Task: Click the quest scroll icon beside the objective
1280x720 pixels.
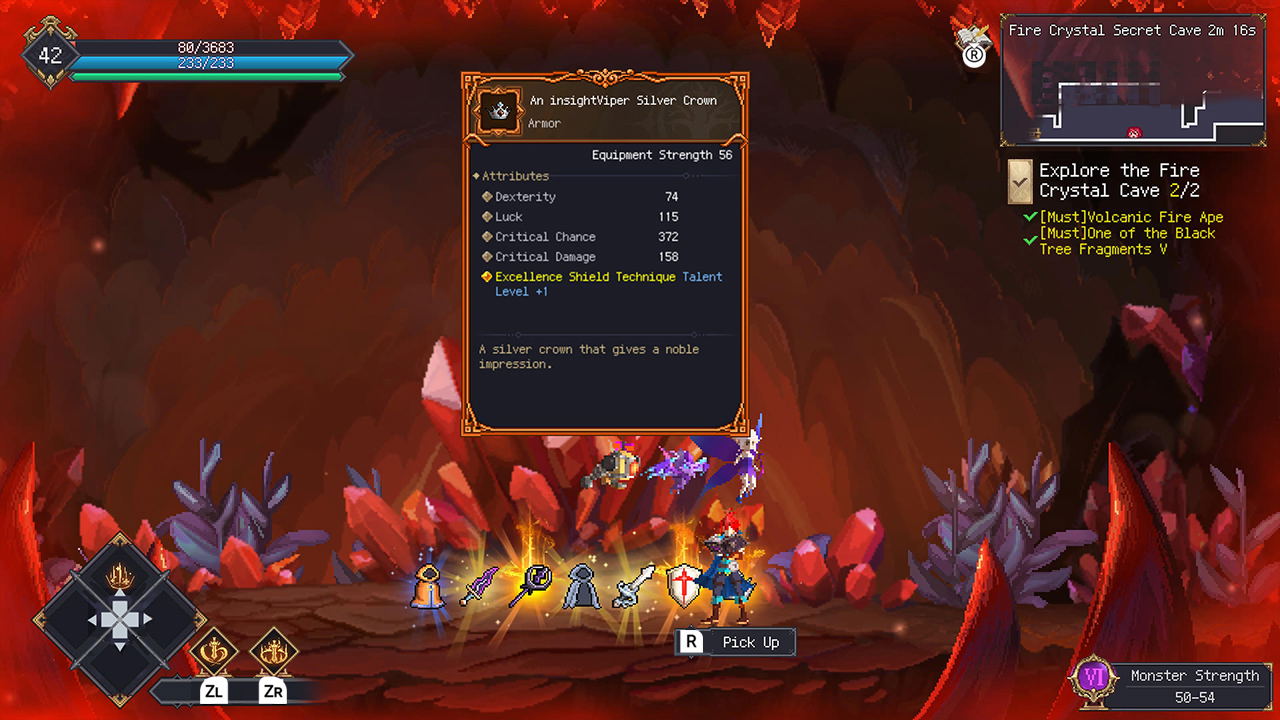Action: 1019,181
